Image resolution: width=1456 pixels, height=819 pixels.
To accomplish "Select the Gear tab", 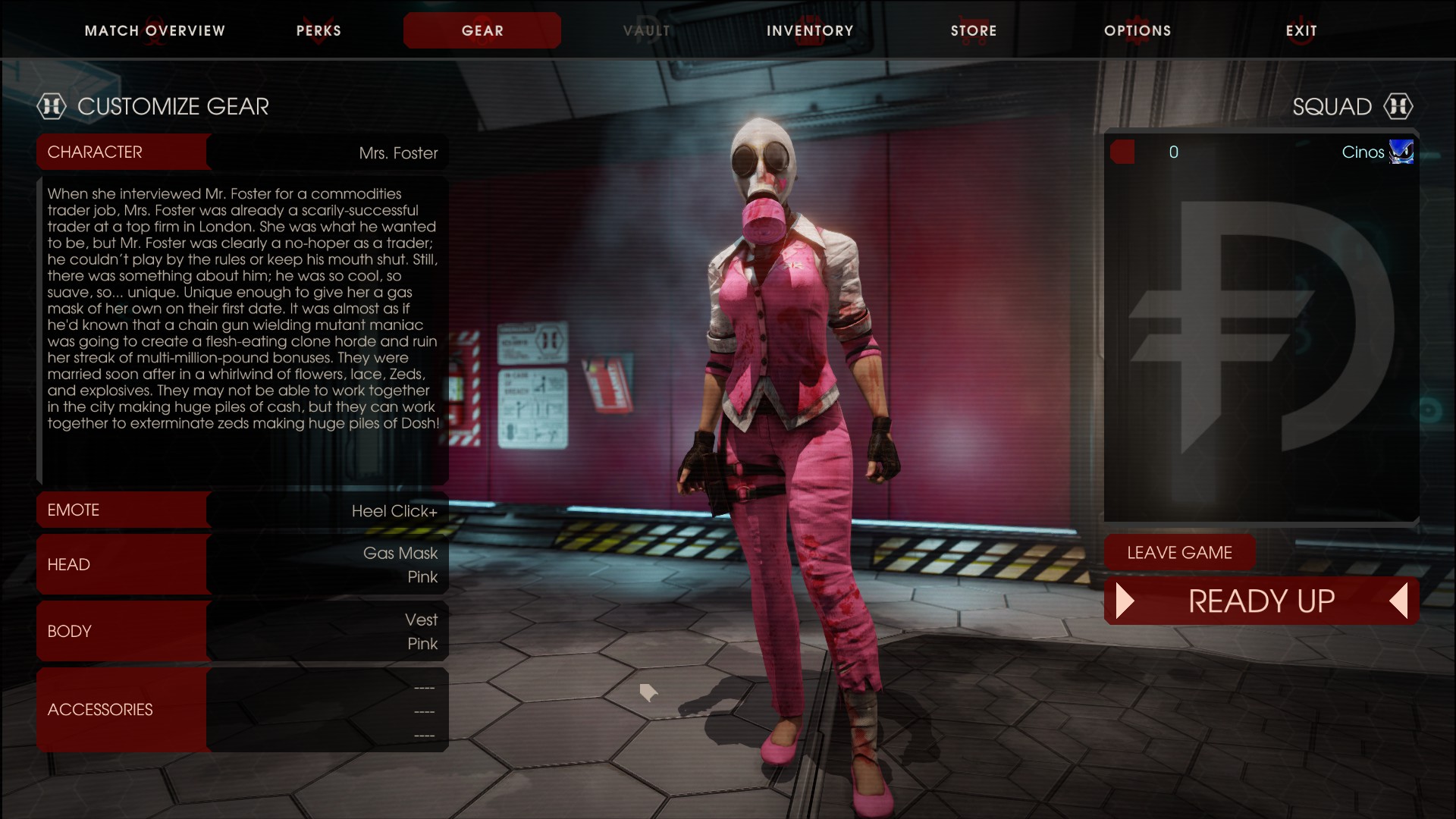I will (x=482, y=31).
